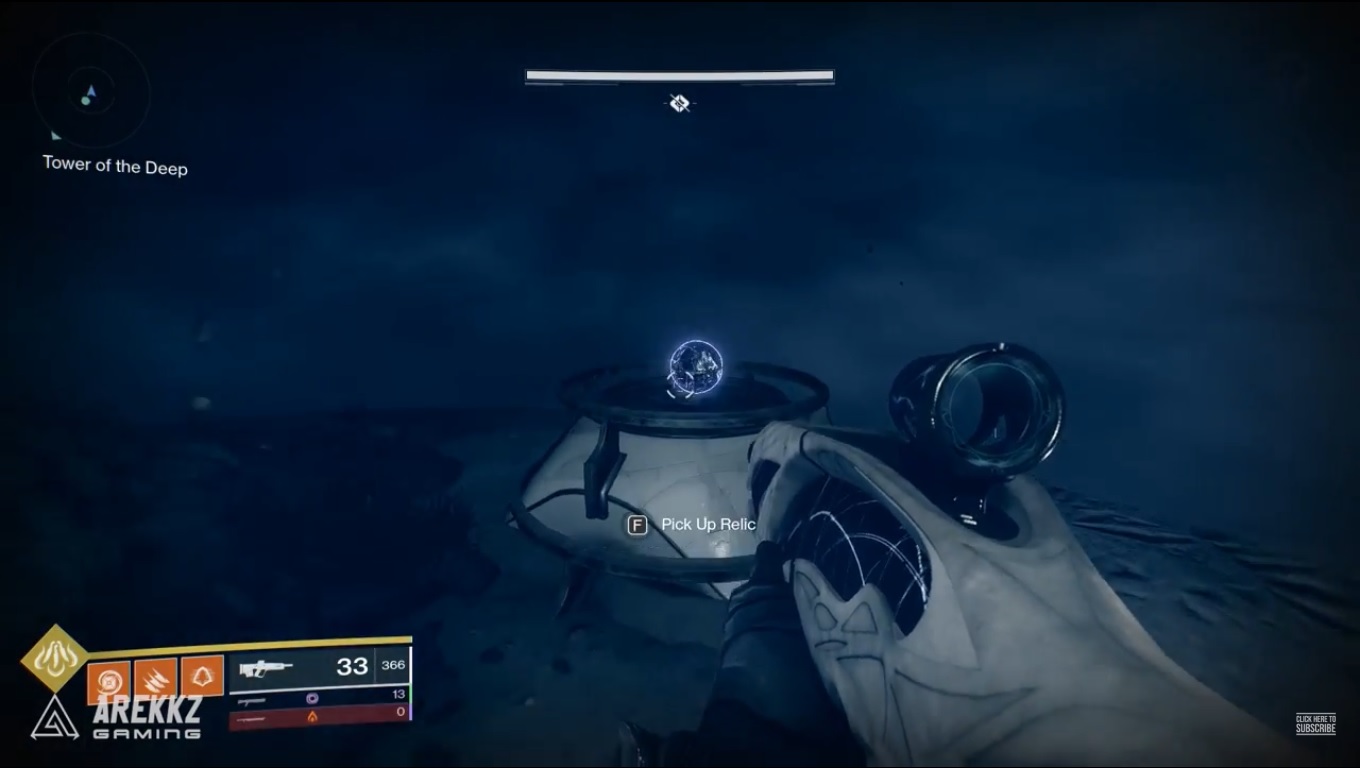Click the F interact keybind box
The height and width of the screenshot is (768, 1360).
(637, 524)
